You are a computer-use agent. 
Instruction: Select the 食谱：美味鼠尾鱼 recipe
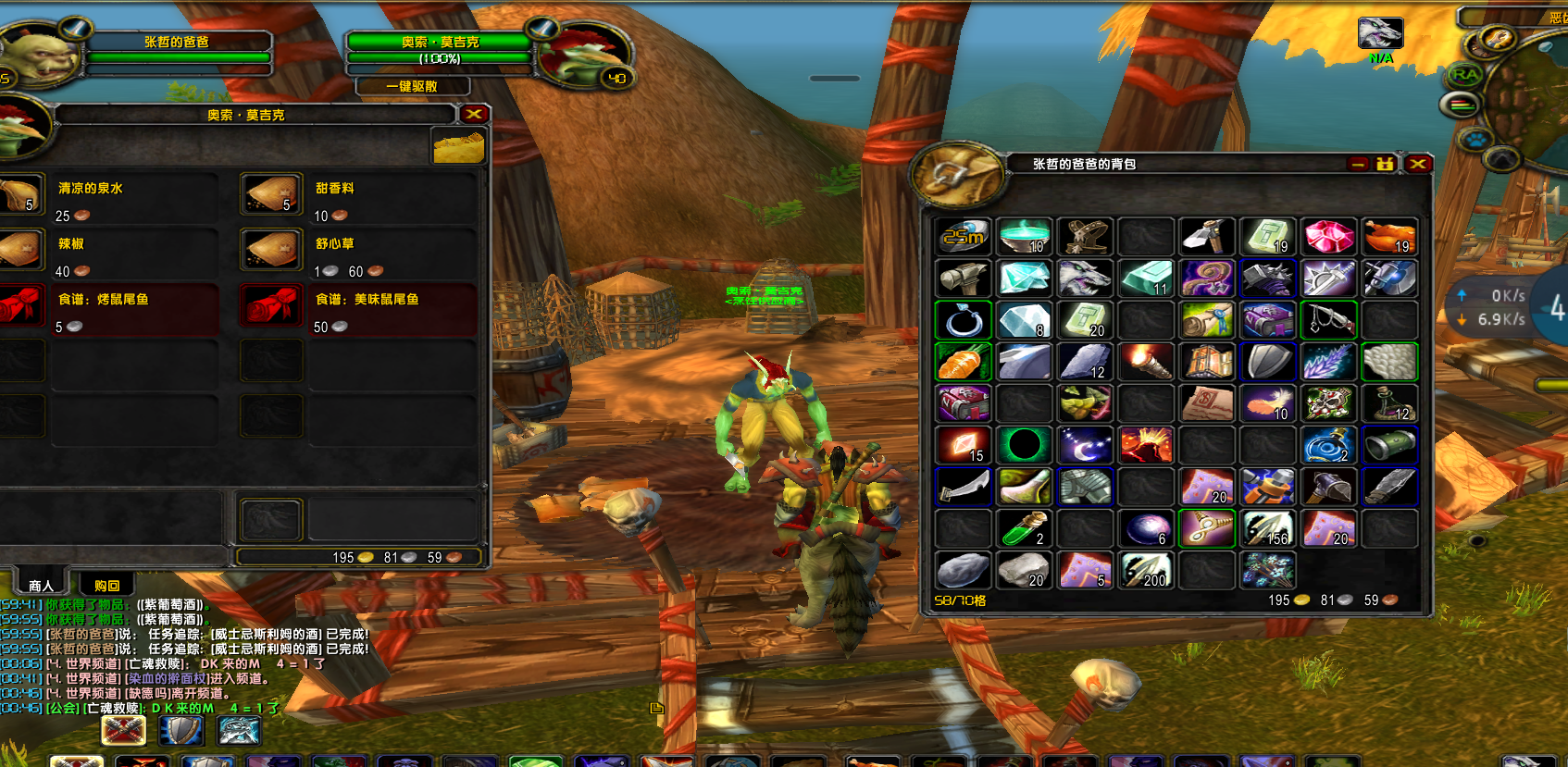[x=271, y=306]
